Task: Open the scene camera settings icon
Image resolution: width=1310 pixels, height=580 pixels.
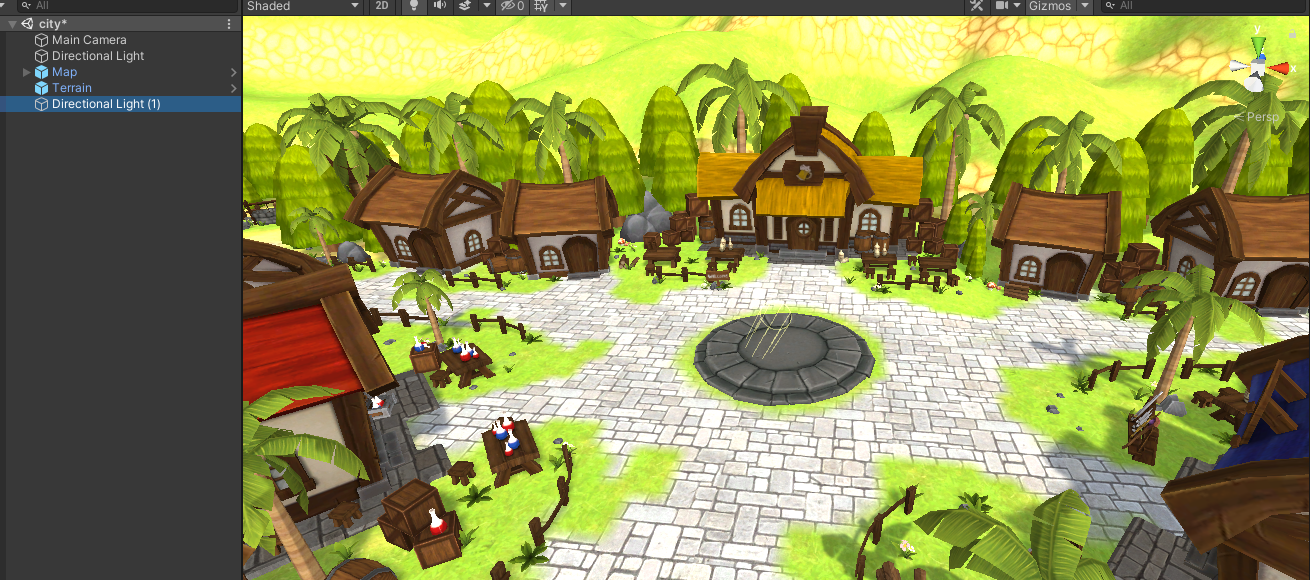Action: click(x=1003, y=6)
